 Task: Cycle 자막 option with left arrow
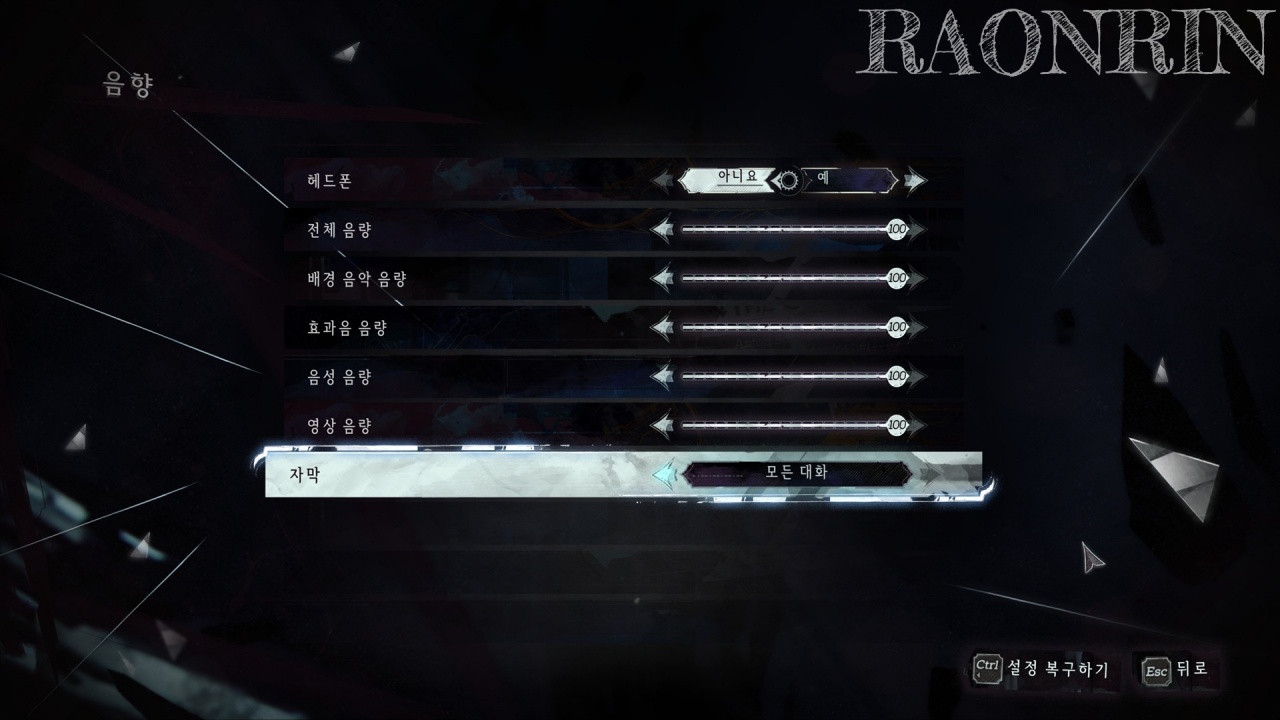pos(664,473)
